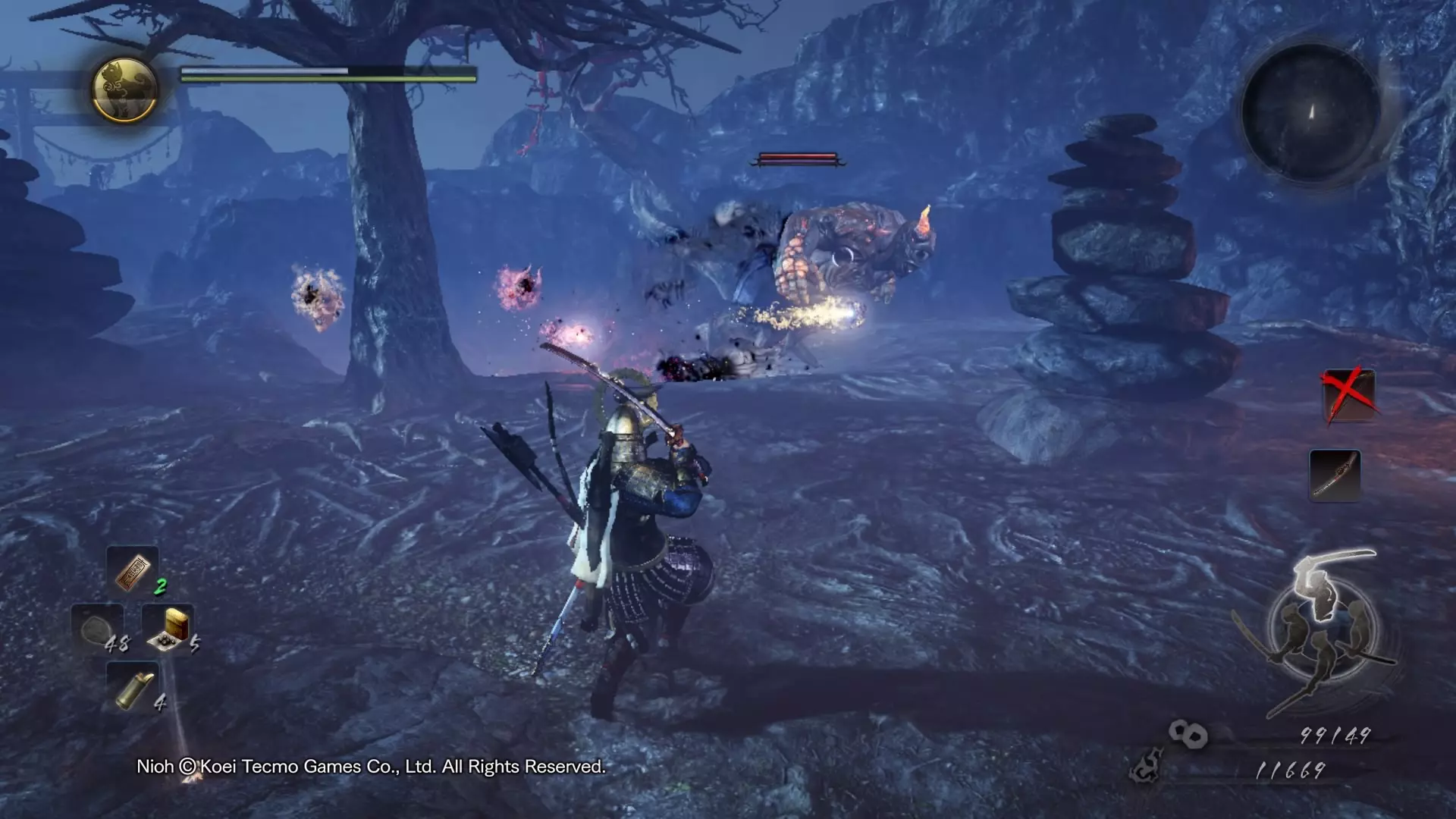The height and width of the screenshot is (819, 1456).
Task: Click the samurai stance indicator
Action: pyautogui.click(x=1320, y=631)
